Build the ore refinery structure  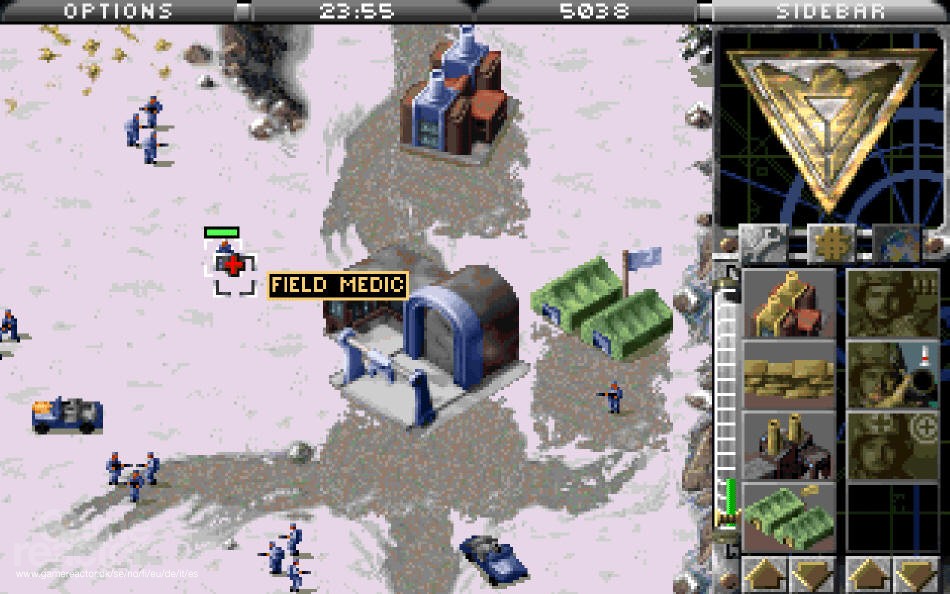(x=789, y=303)
